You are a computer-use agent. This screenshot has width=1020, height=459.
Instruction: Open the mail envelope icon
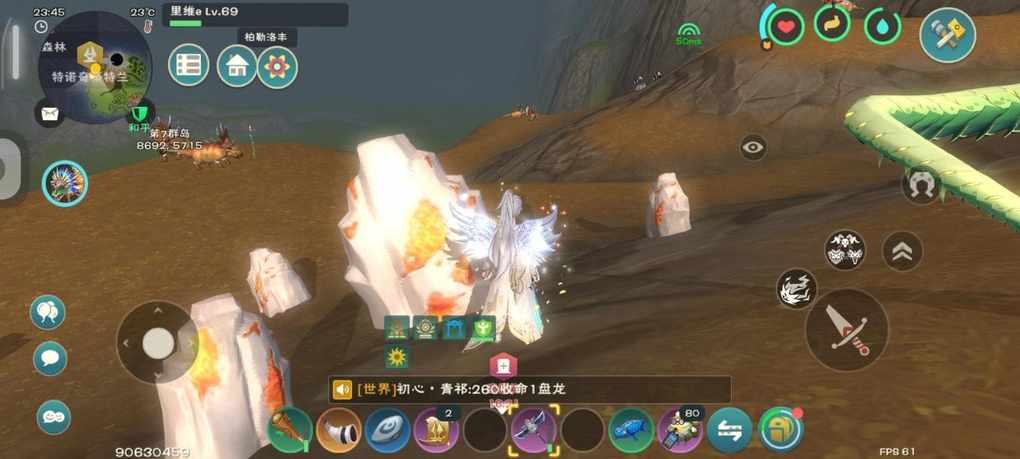[49, 114]
